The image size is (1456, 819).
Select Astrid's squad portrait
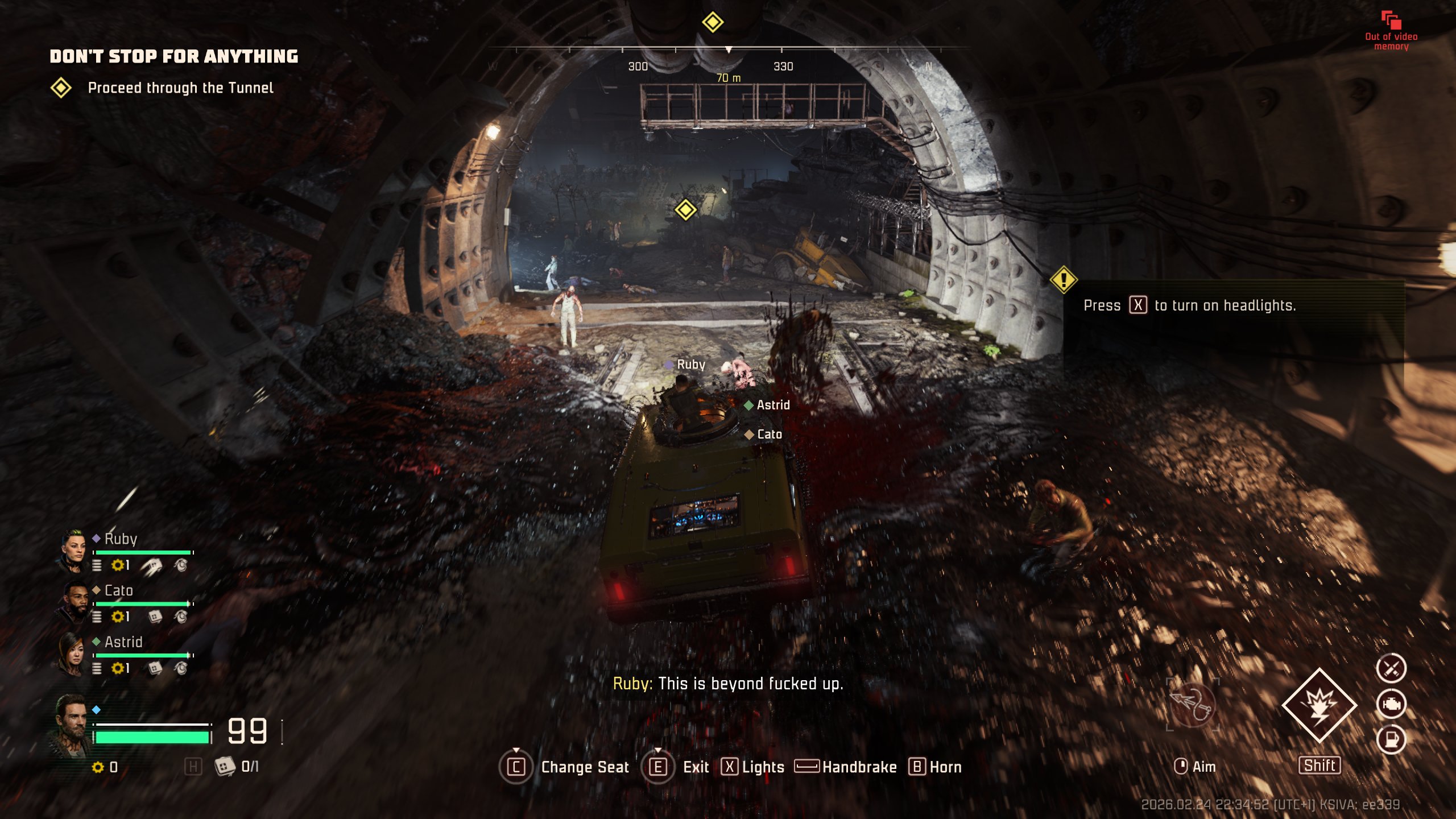(72, 653)
